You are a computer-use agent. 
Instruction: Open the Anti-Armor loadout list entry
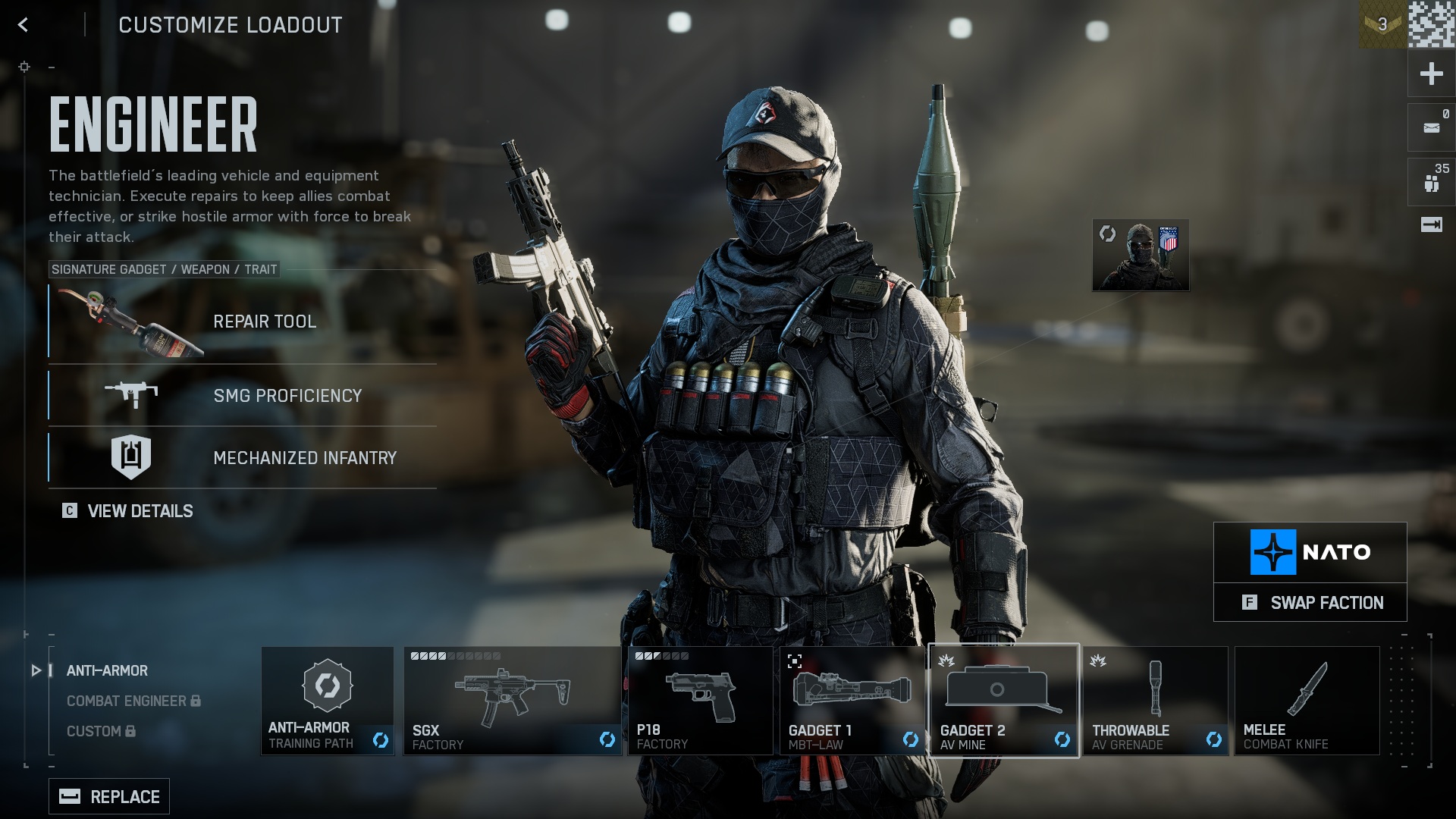coord(107,670)
